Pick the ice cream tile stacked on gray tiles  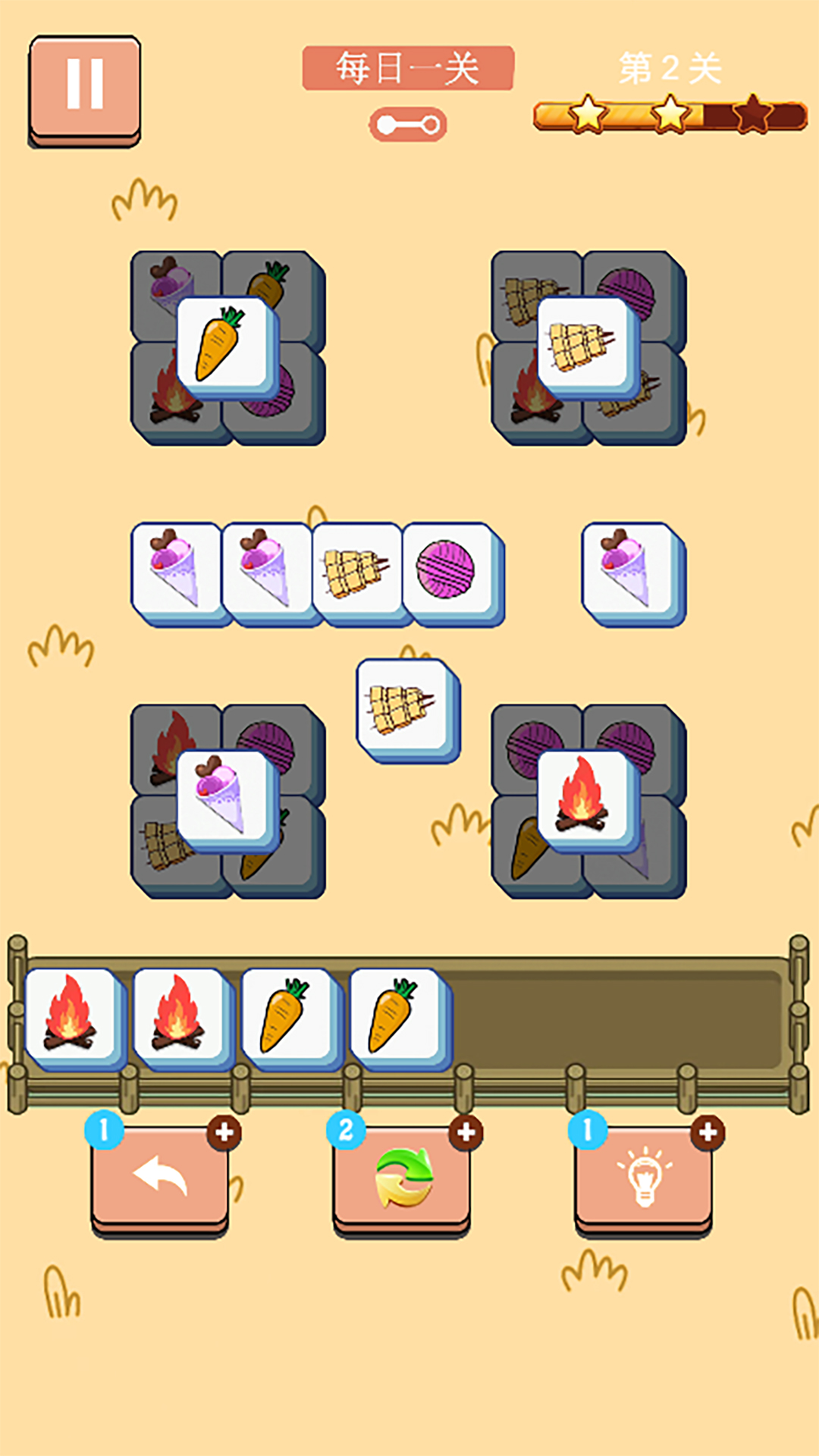(223, 798)
